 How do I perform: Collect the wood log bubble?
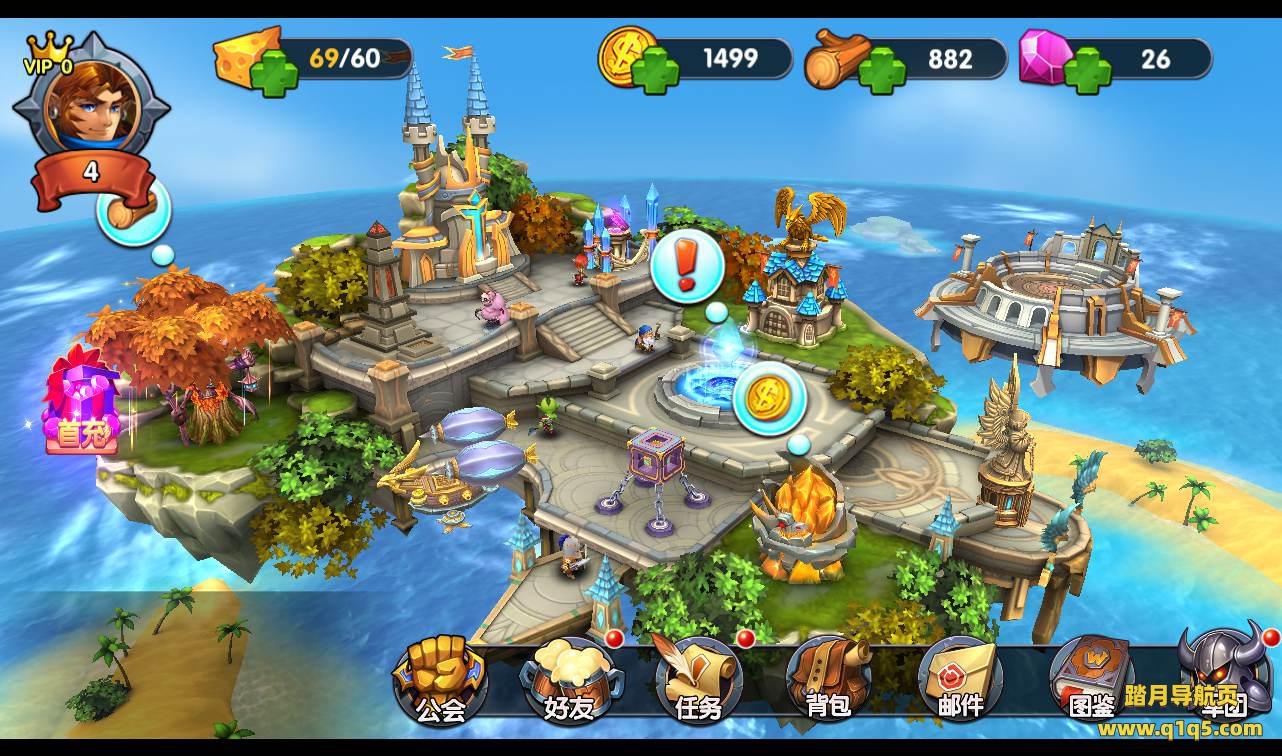[x=134, y=209]
